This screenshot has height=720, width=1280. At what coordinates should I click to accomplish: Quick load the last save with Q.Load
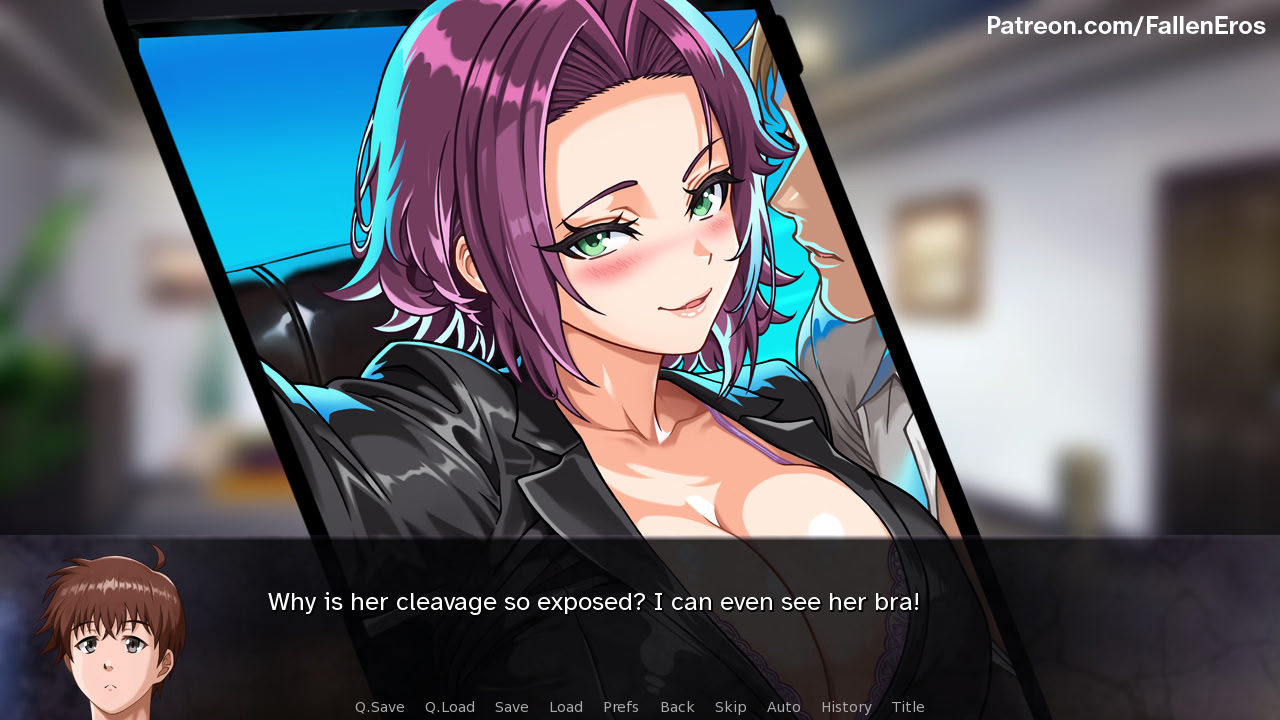coord(449,707)
